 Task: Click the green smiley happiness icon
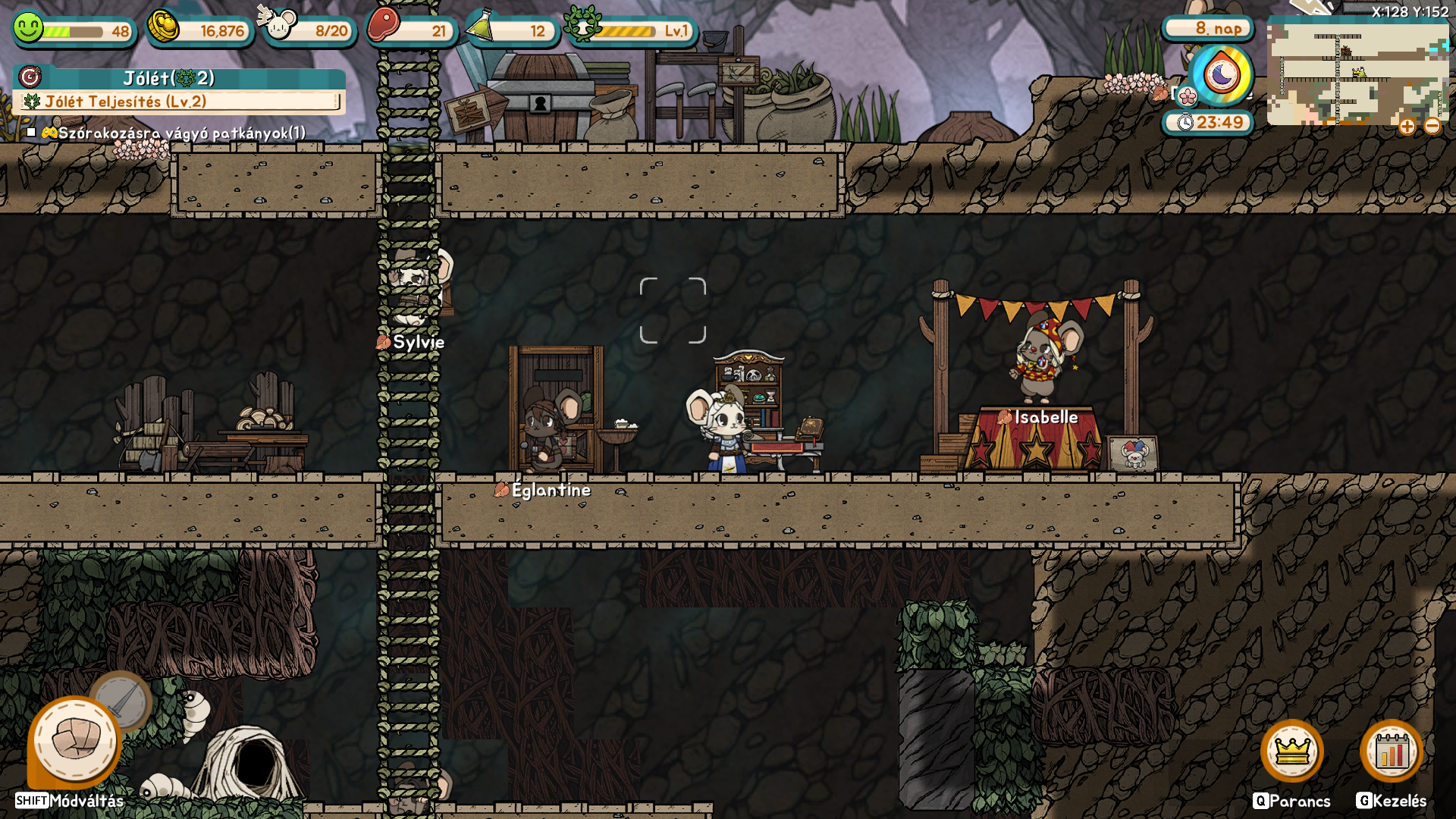(x=28, y=28)
